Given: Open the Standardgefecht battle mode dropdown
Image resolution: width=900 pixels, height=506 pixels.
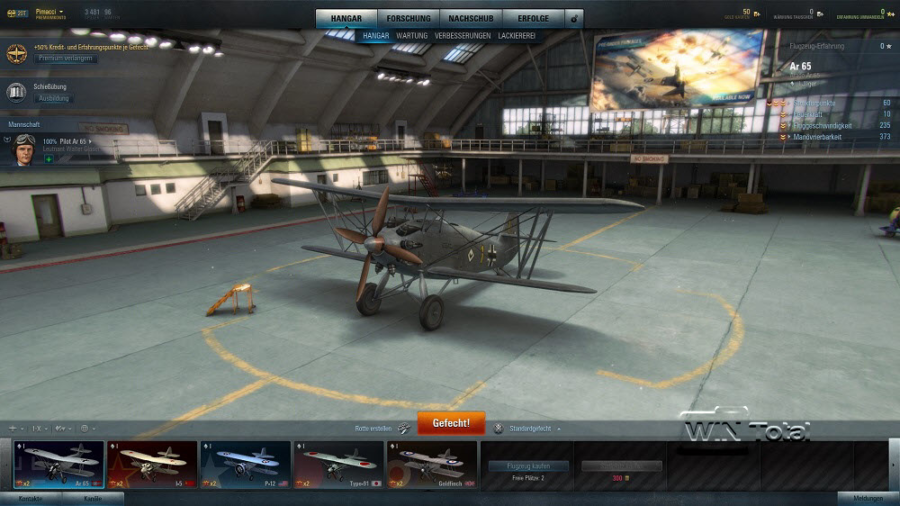Looking at the screenshot, I should [528, 428].
